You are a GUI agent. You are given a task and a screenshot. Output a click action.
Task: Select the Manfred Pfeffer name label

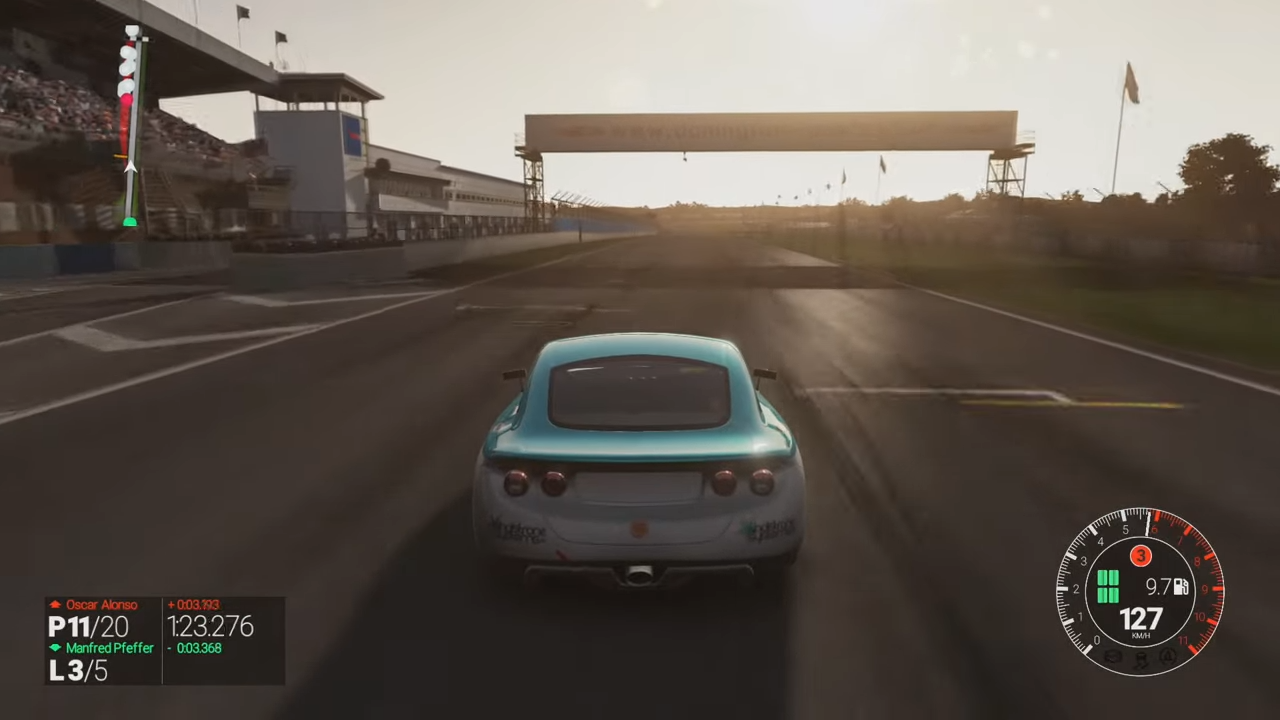pos(110,648)
